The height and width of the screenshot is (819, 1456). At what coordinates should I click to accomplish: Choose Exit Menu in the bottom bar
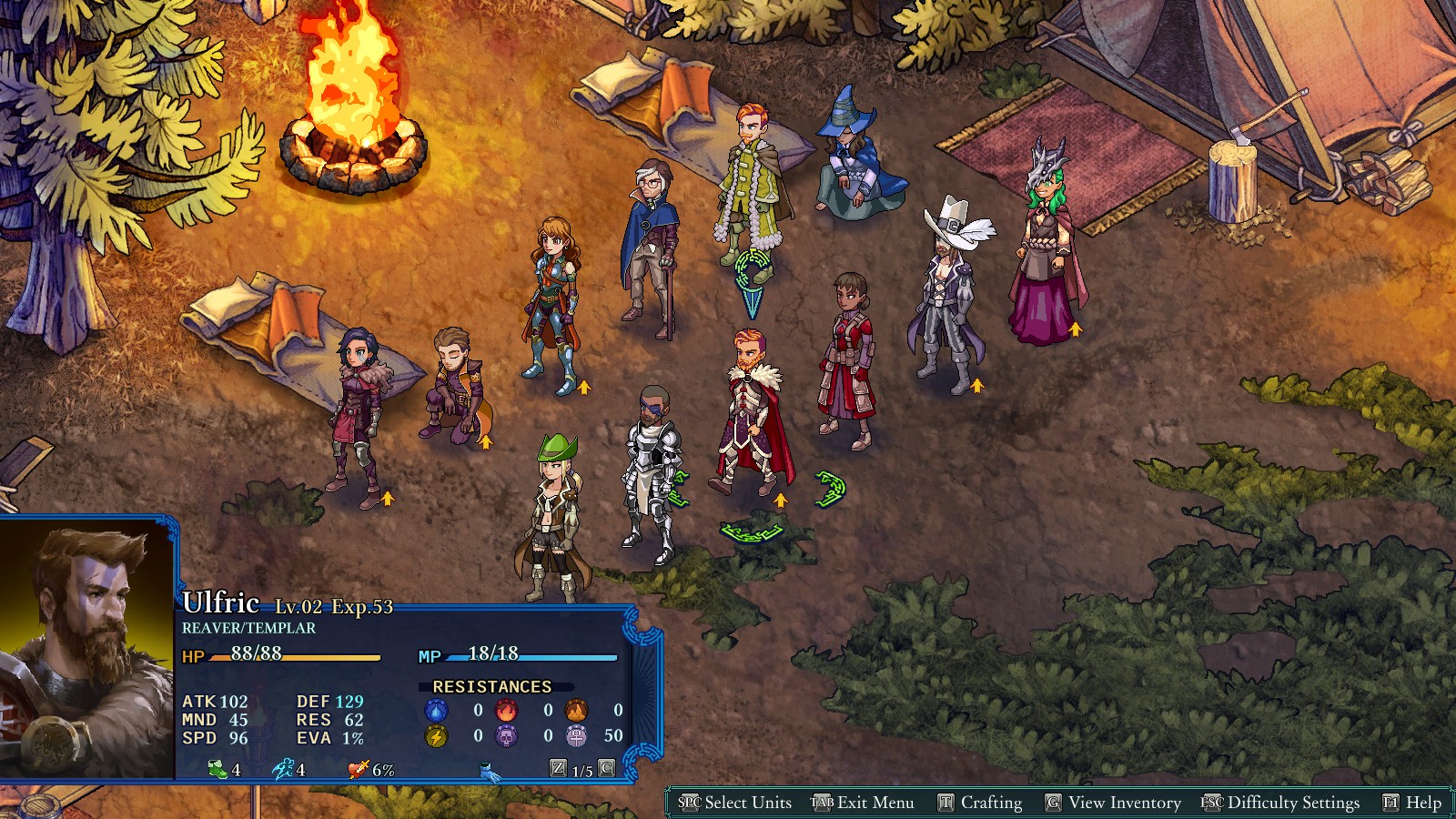(864, 803)
